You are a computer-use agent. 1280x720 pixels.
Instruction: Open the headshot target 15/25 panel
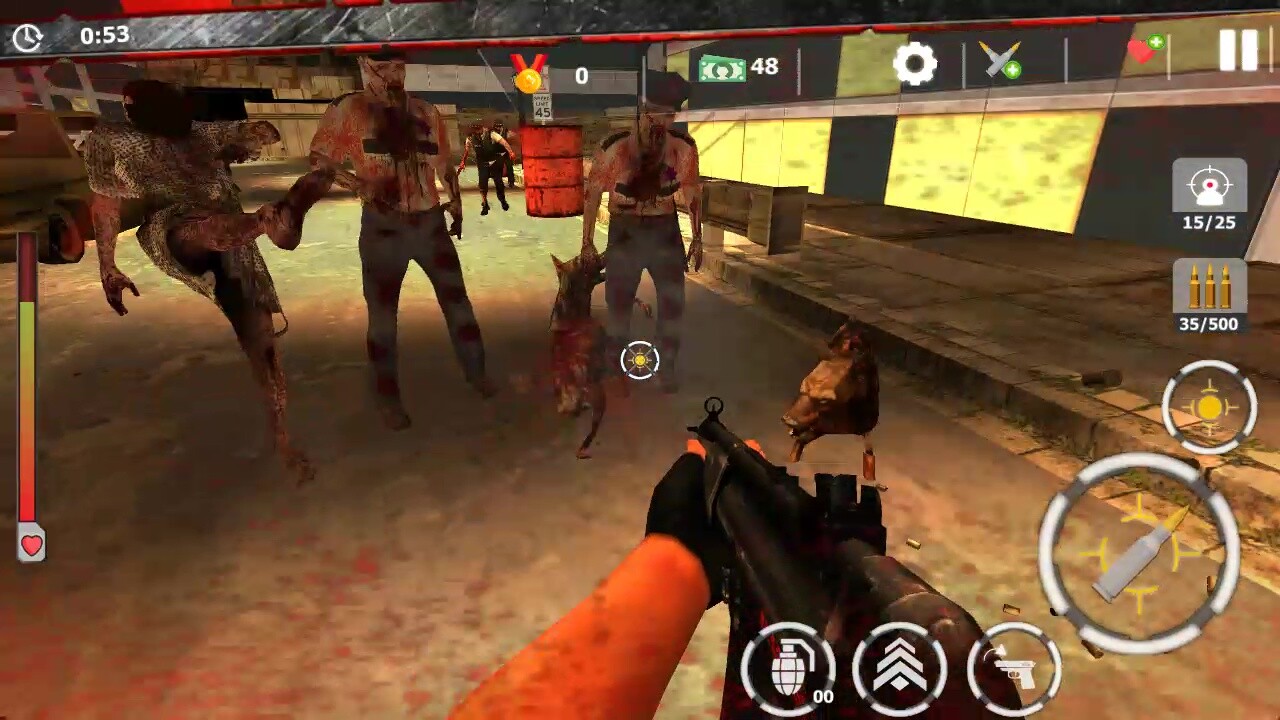point(1209,196)
